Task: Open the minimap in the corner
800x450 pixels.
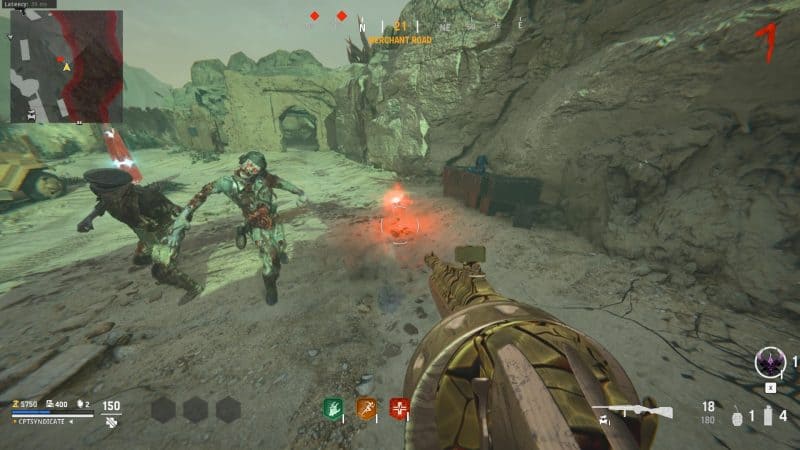Action: coord(66,66)
